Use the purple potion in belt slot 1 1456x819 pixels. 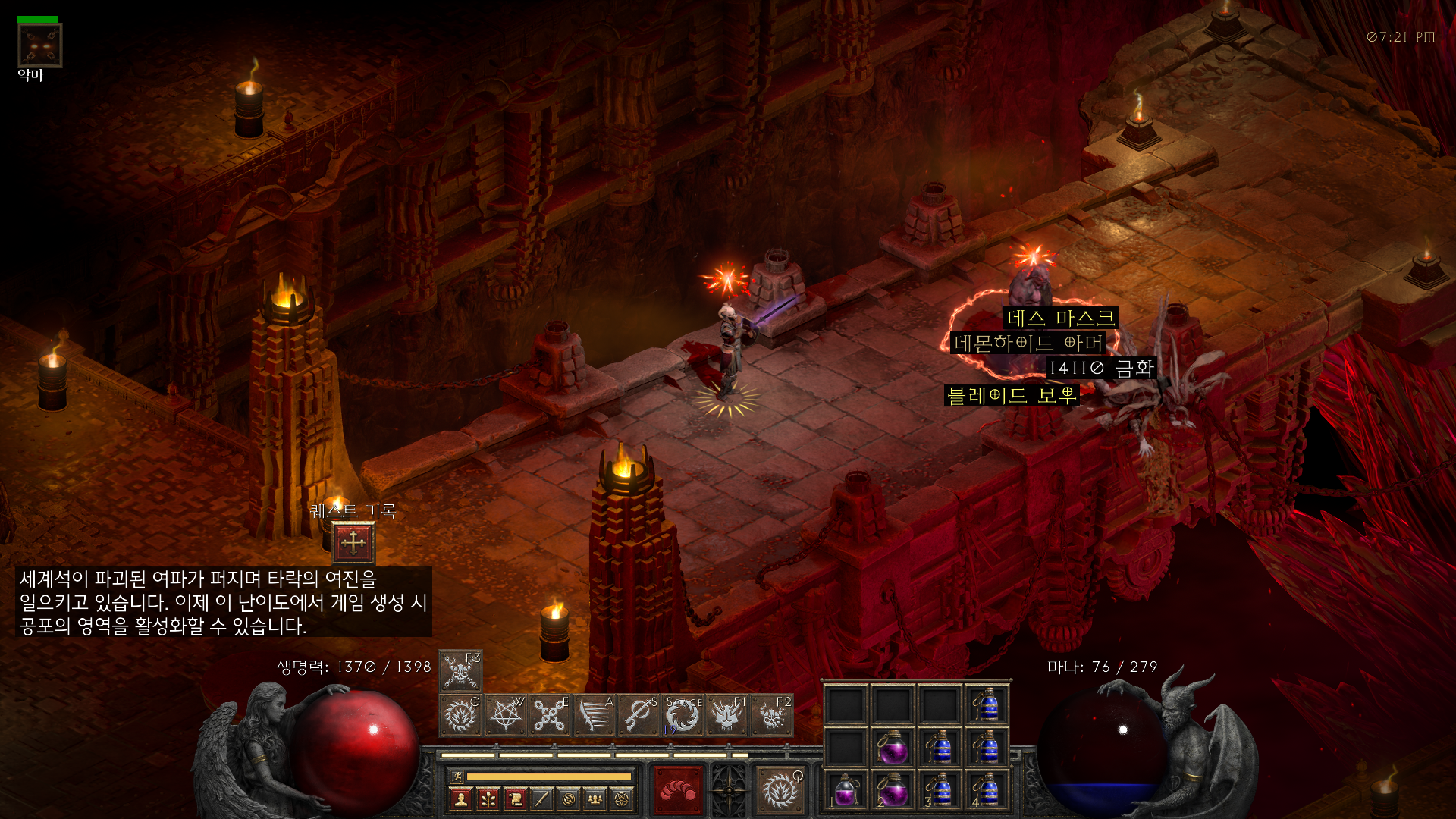(x=846, y=790)
